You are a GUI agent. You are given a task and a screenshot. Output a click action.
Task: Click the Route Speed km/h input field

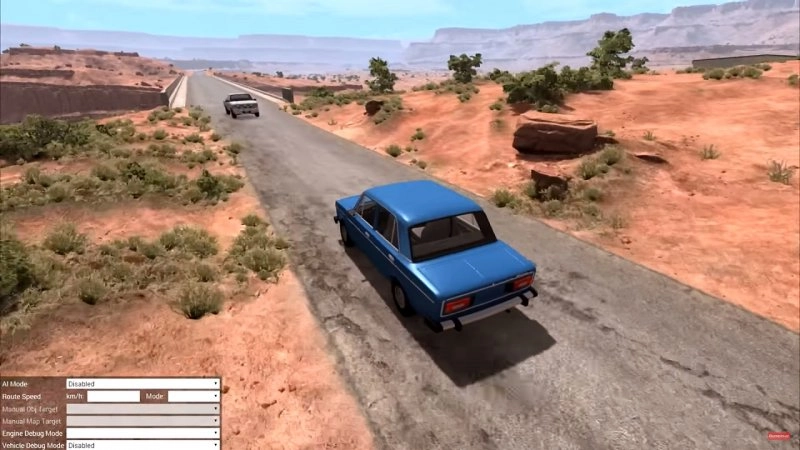pyautogui.click(x=113, y=396)
